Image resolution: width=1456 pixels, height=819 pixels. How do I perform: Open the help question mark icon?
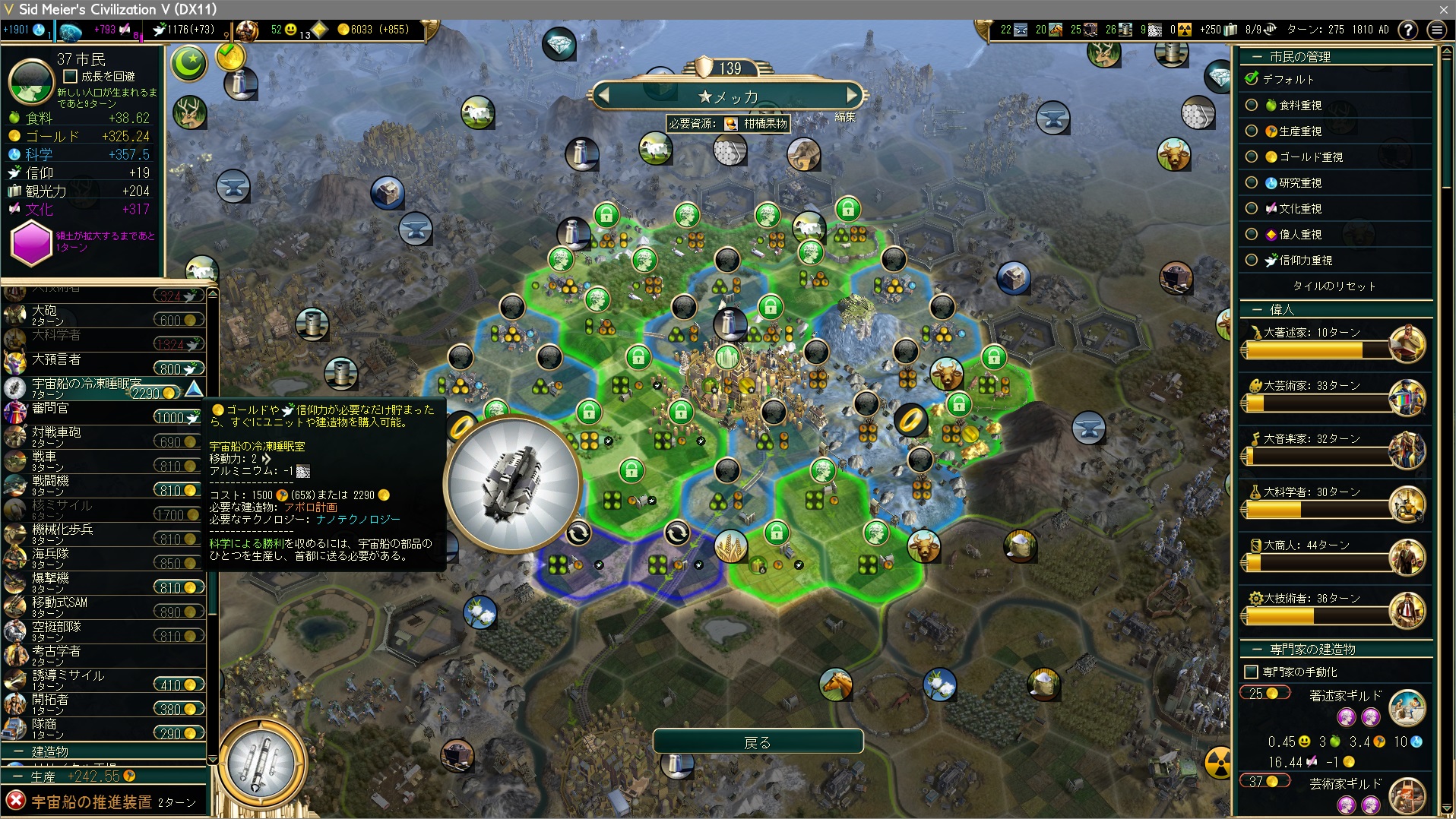point(1407,30)
